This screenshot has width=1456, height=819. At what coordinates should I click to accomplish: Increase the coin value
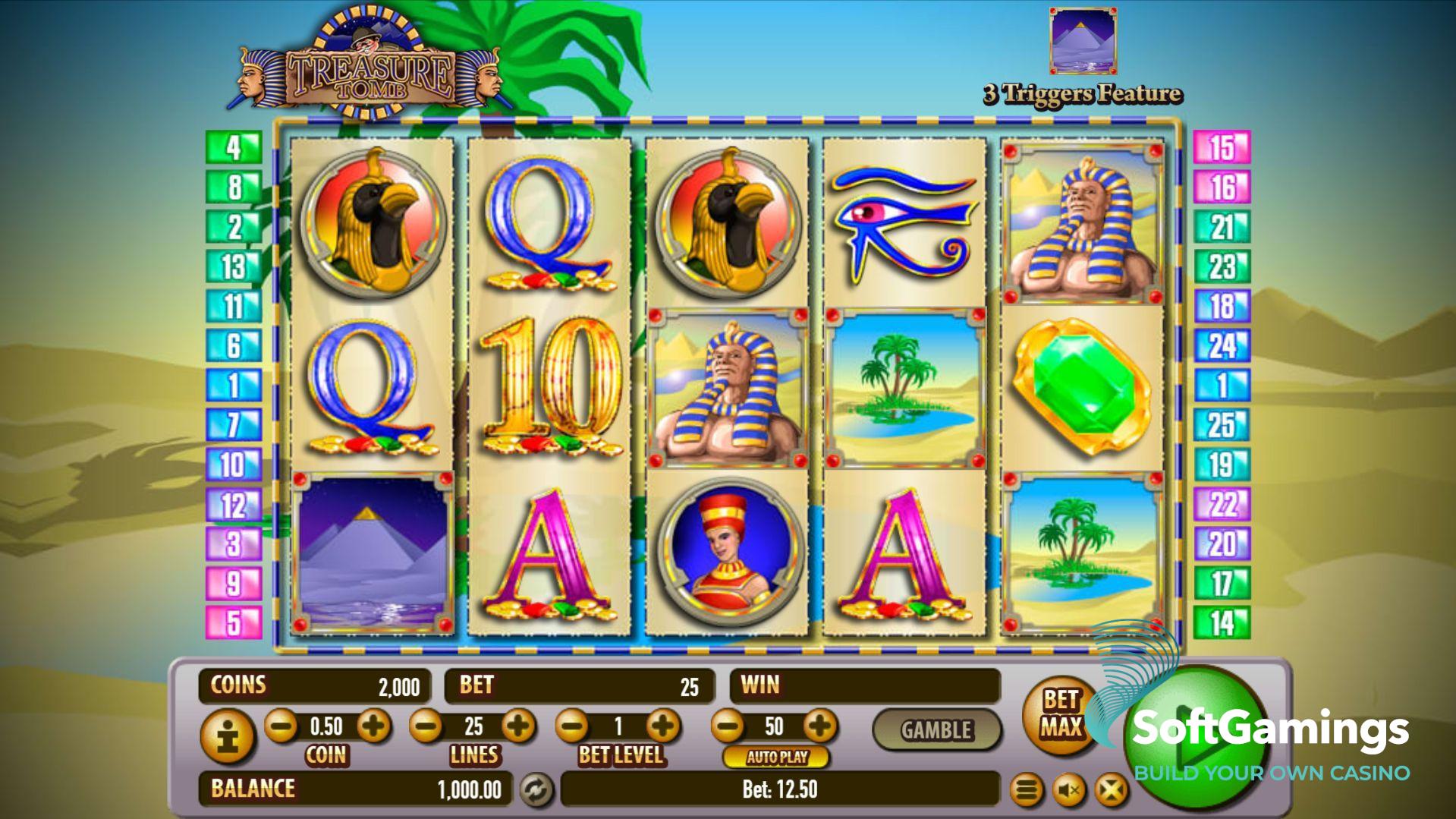(373, 726)
